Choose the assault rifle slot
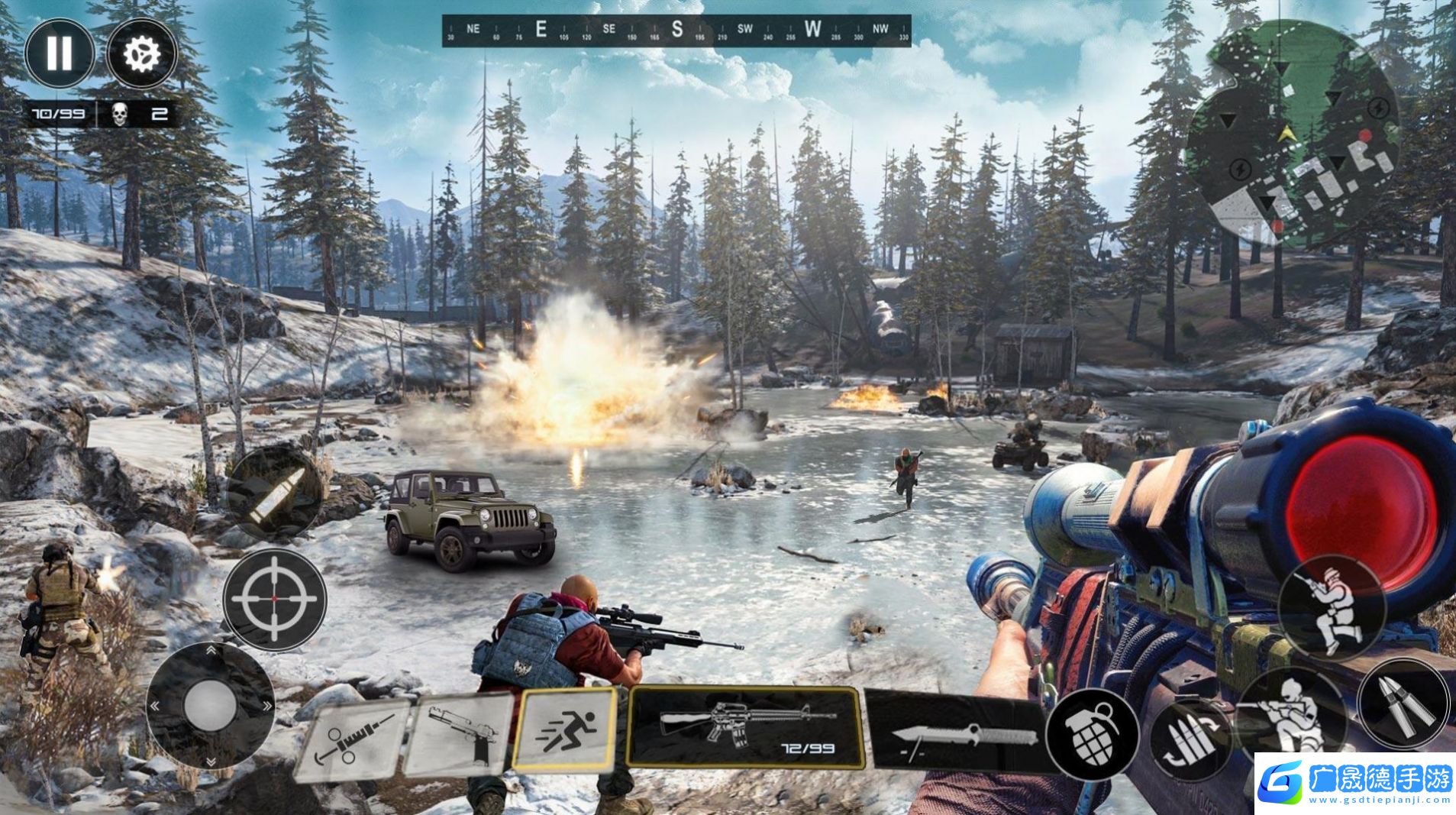 pos(744,726)
